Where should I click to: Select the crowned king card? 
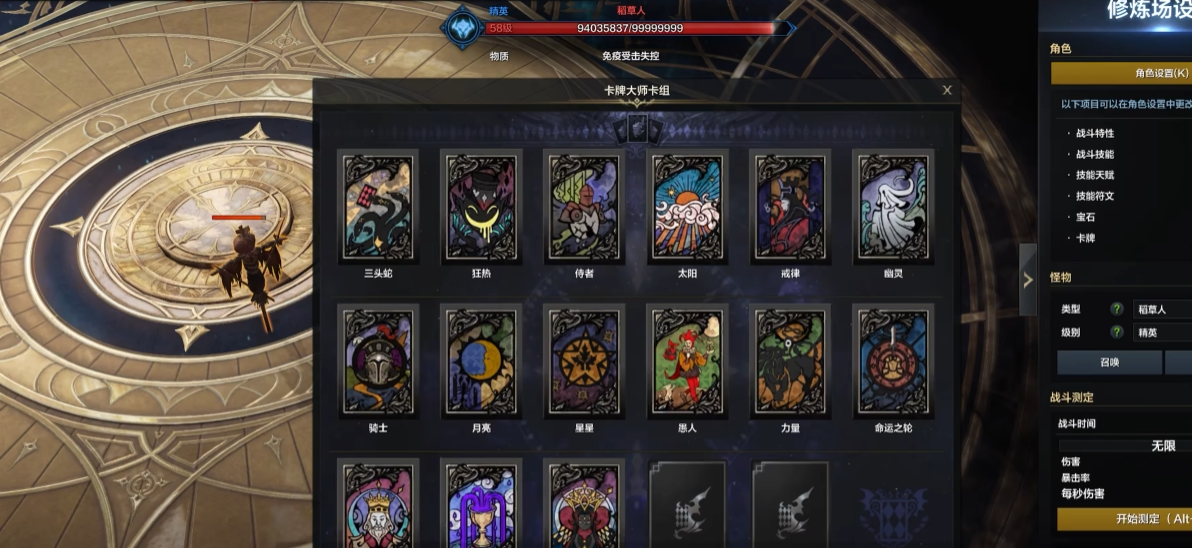pos(379,505)
